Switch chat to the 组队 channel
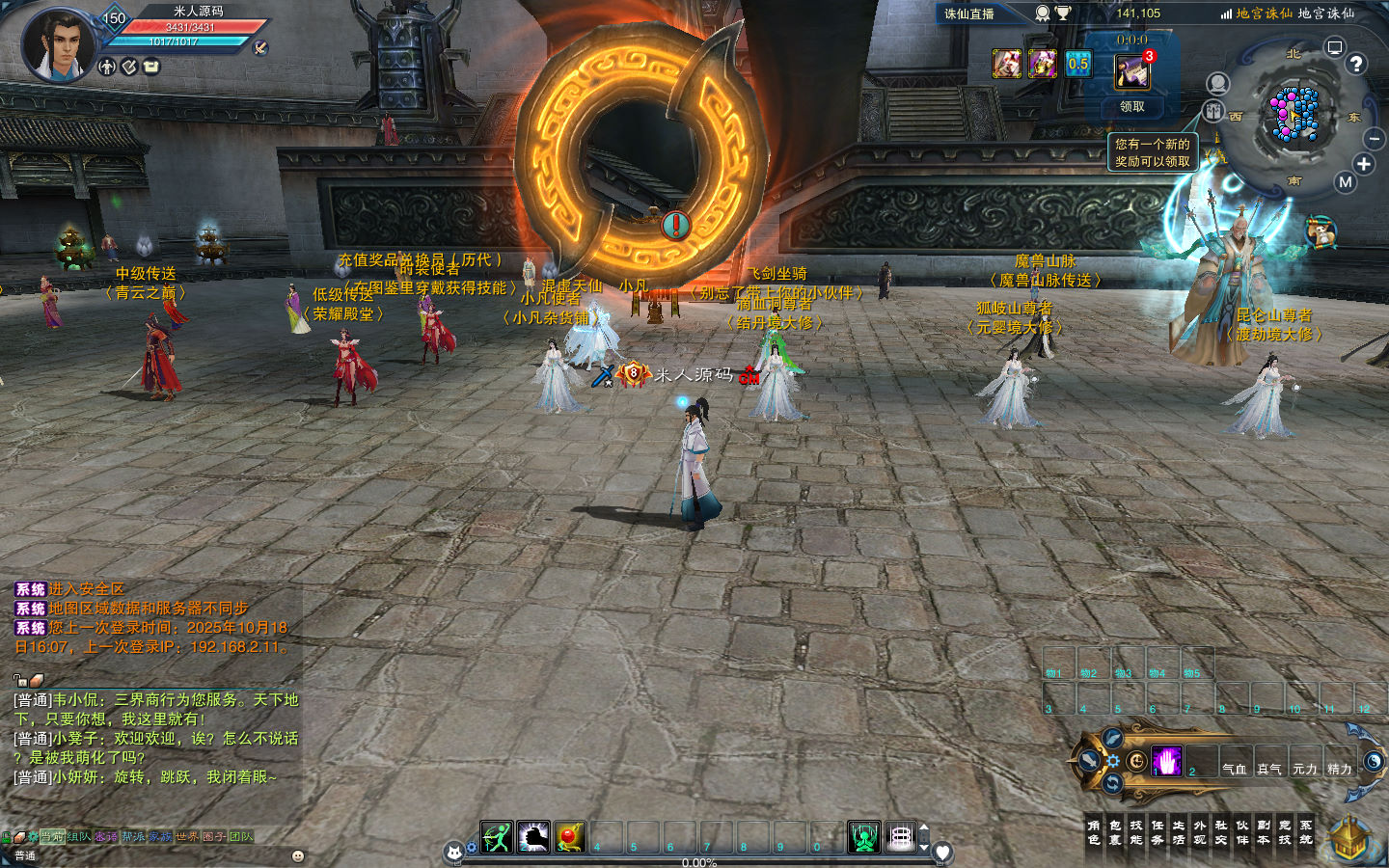This screenshot has height=868, width=1389. point(79,837)
